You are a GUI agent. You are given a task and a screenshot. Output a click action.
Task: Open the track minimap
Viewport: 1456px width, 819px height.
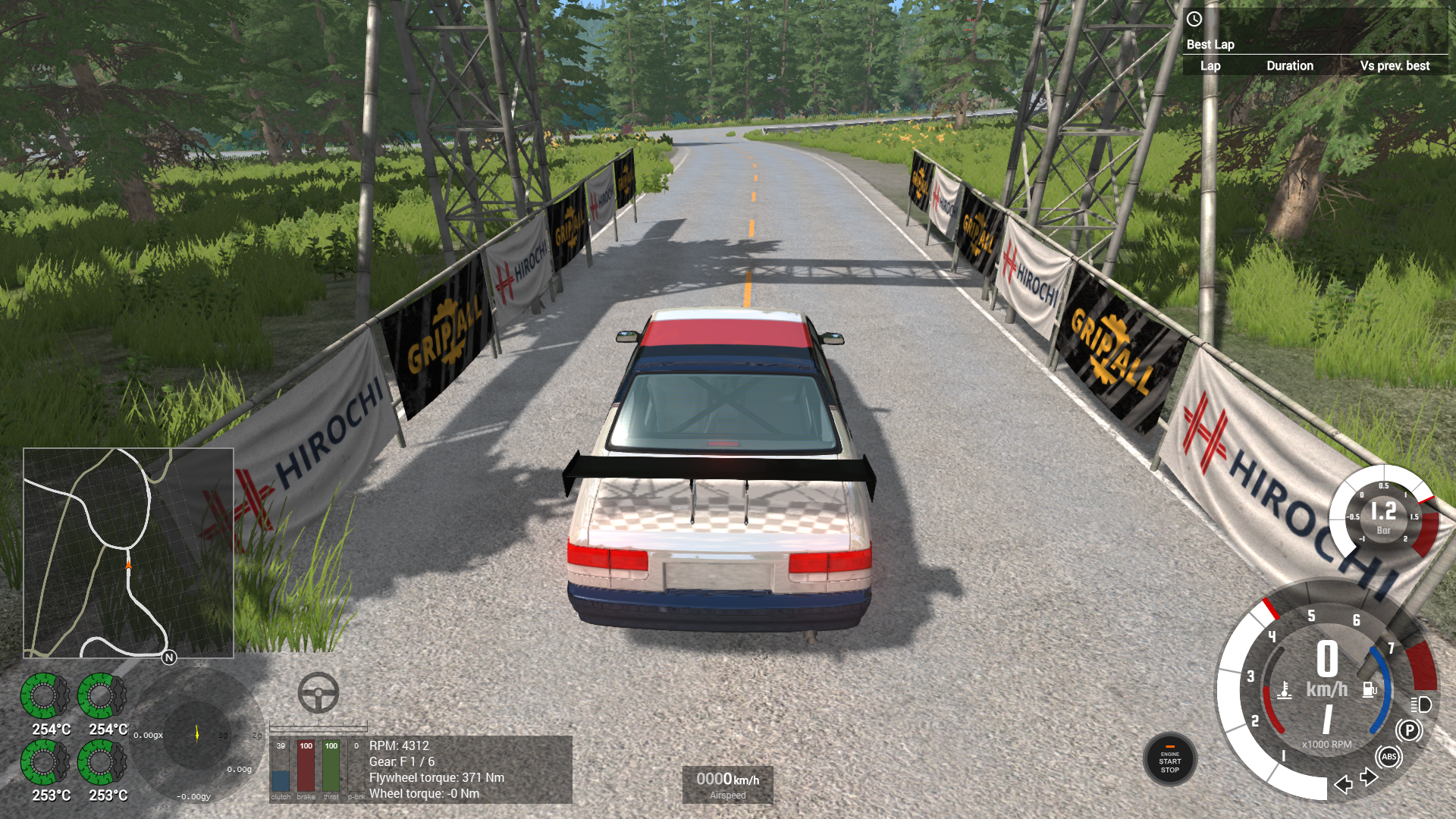128,553
